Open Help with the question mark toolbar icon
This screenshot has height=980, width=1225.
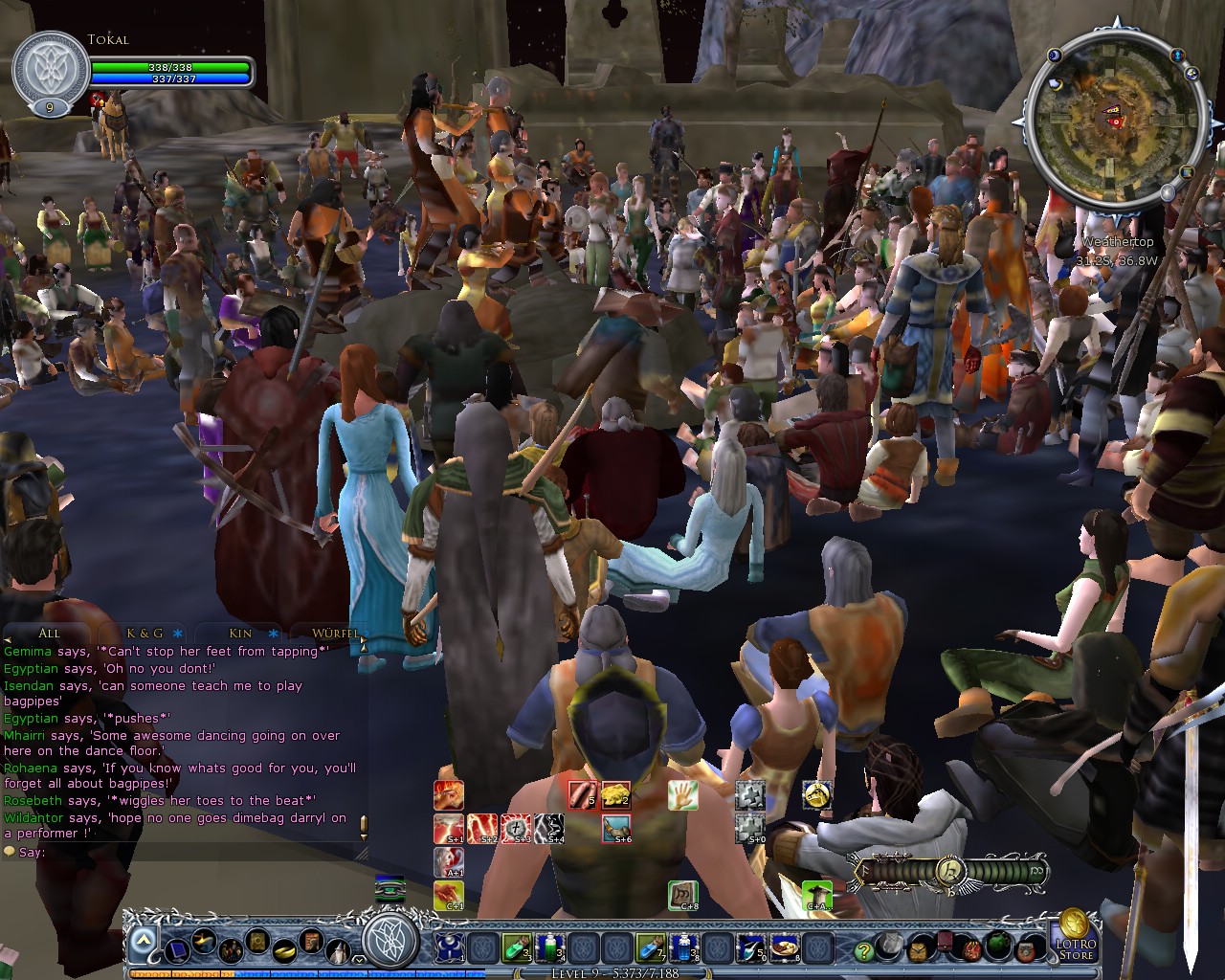tap(863, 949)
